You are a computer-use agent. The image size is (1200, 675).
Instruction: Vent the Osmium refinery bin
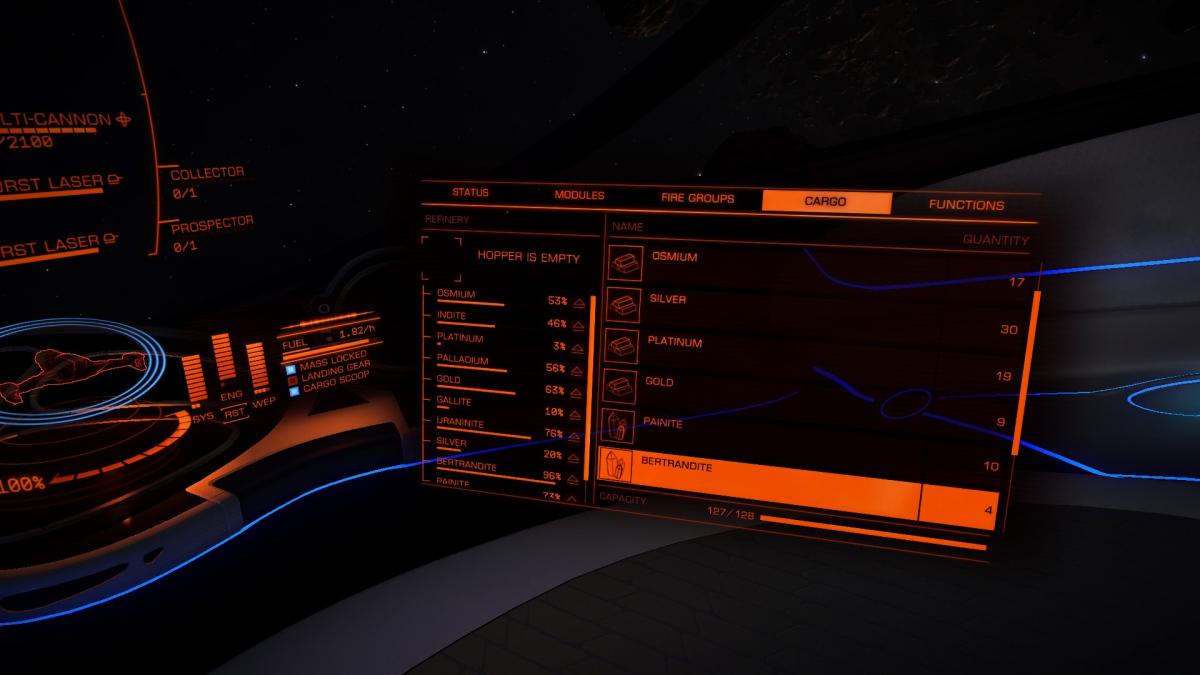[578, 301]
